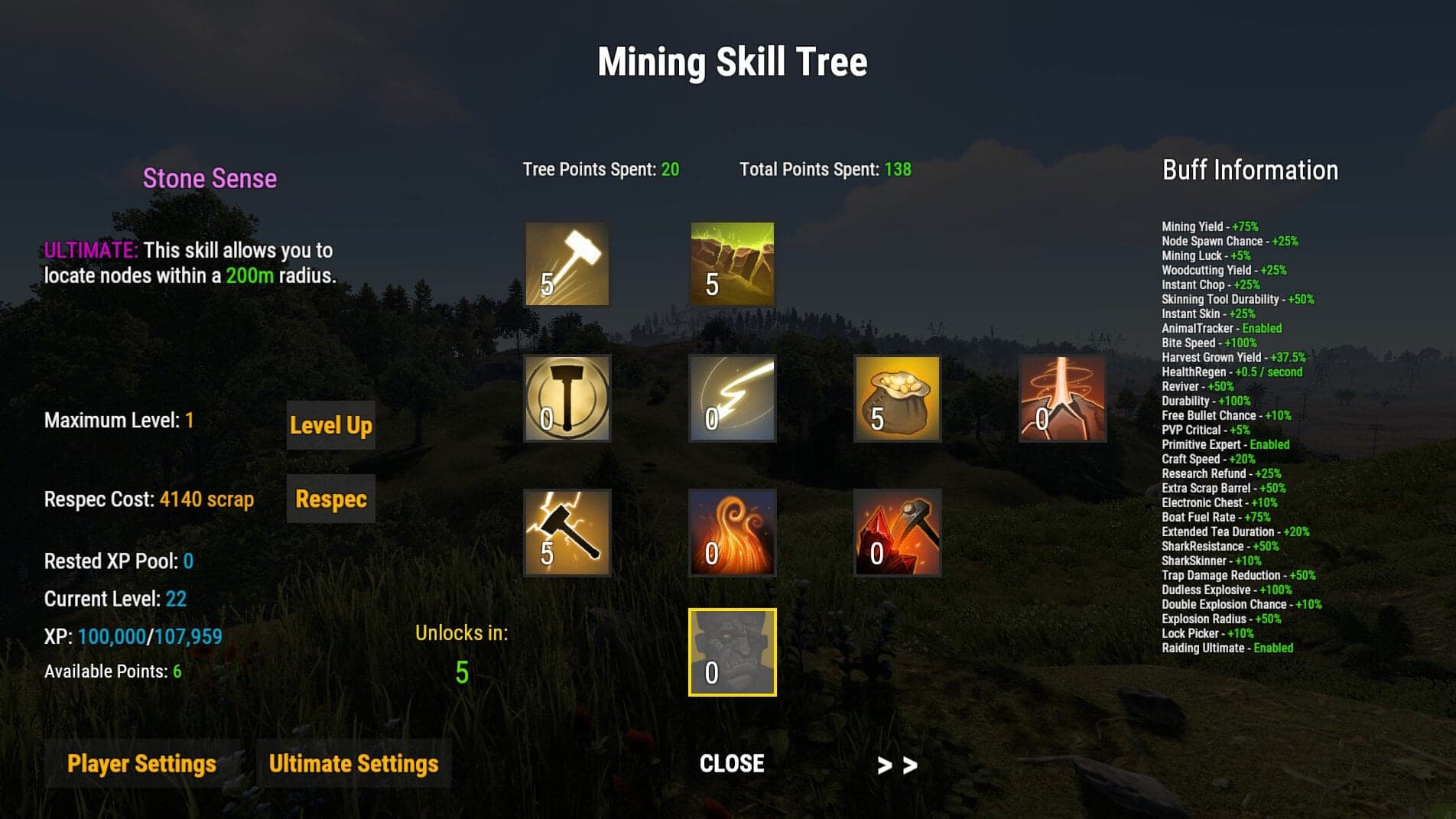Select the erupting volcano skill icon
This screenshot has height=819, width=1456.
[1063, 401]
